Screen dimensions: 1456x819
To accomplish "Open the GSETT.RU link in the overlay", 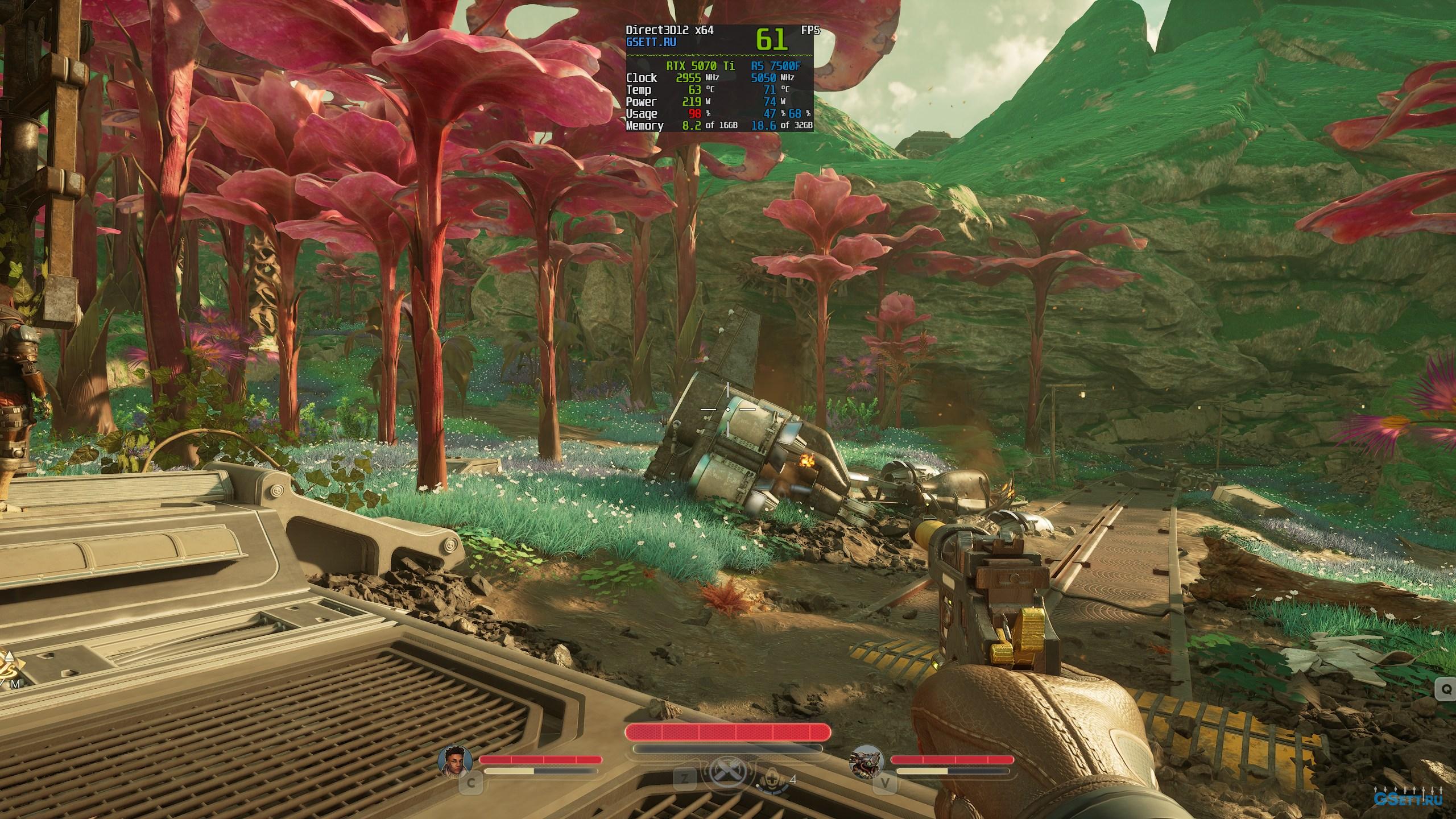I will [x=651, y=42].
